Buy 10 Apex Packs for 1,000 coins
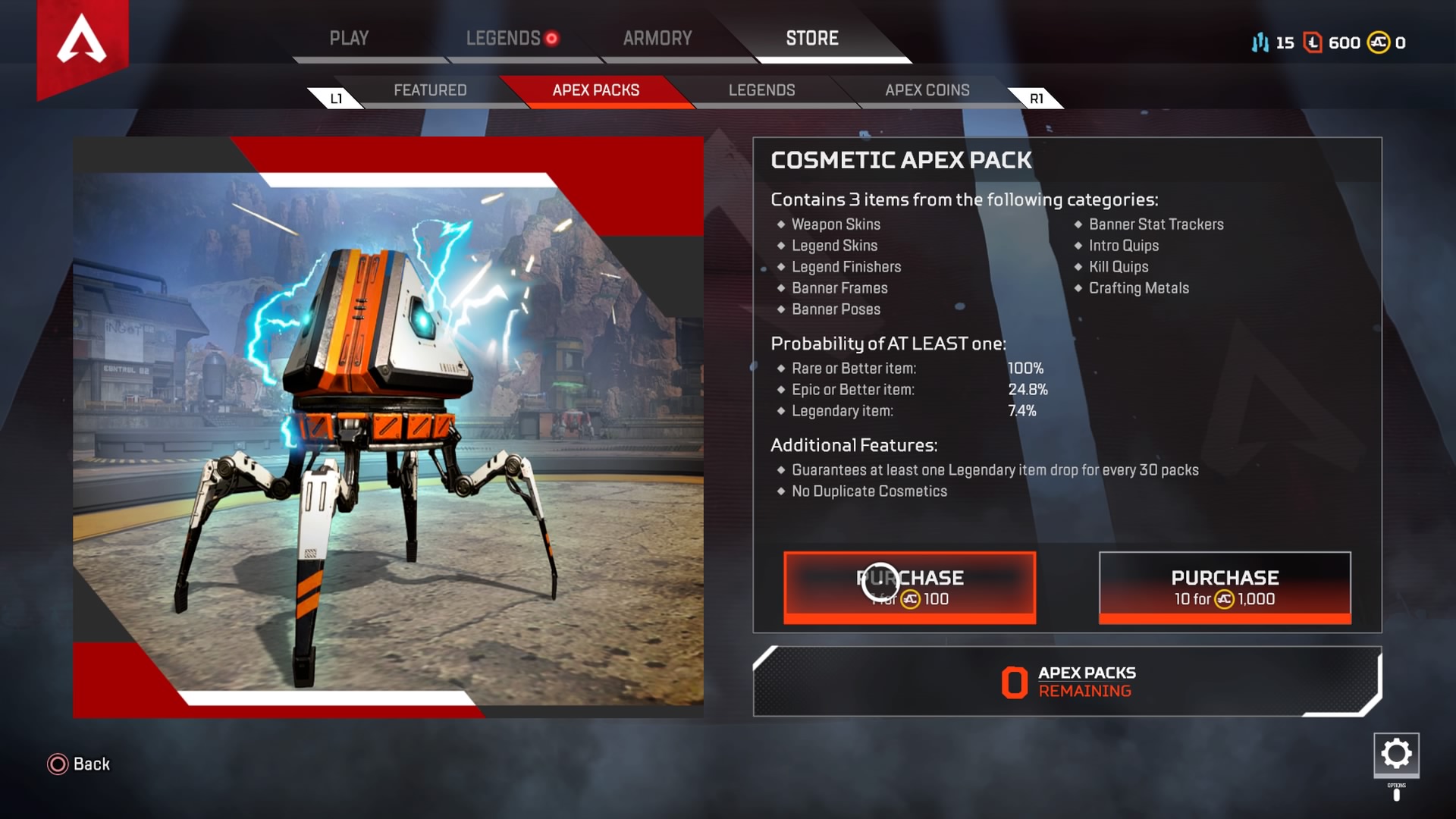 pos(1225,588)
